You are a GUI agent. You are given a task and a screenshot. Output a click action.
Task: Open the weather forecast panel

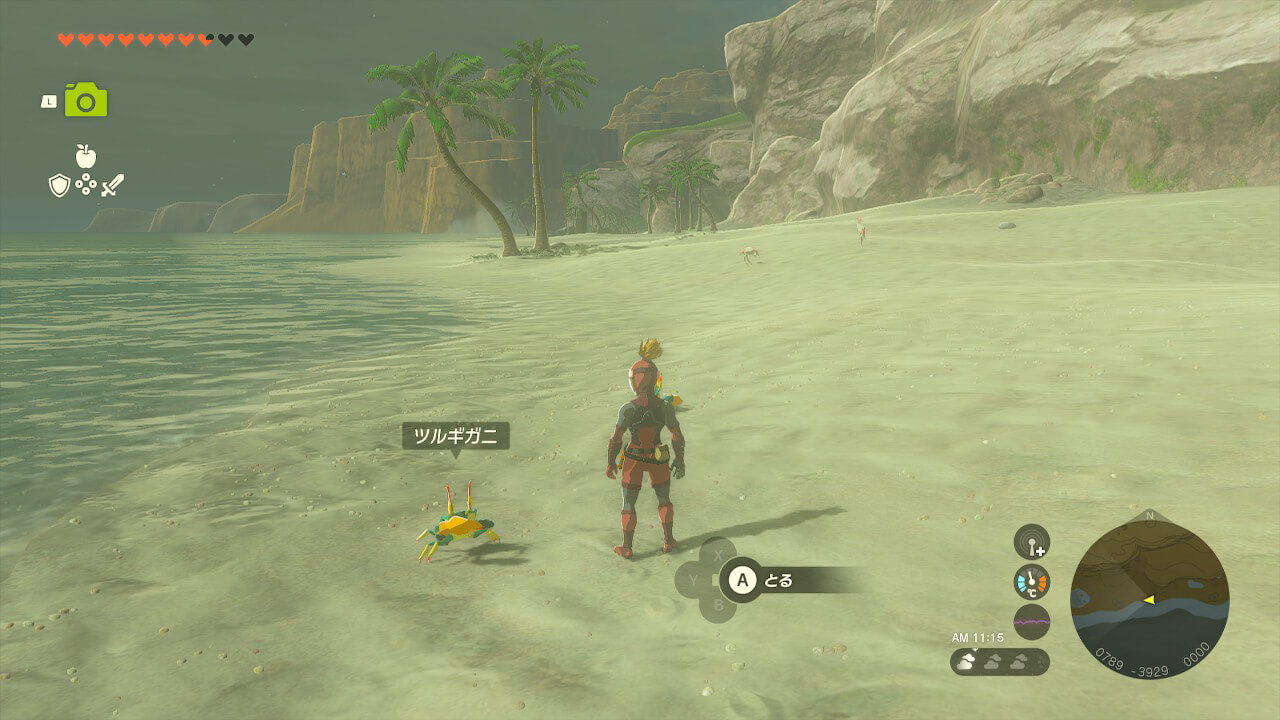tap(999, 661)
